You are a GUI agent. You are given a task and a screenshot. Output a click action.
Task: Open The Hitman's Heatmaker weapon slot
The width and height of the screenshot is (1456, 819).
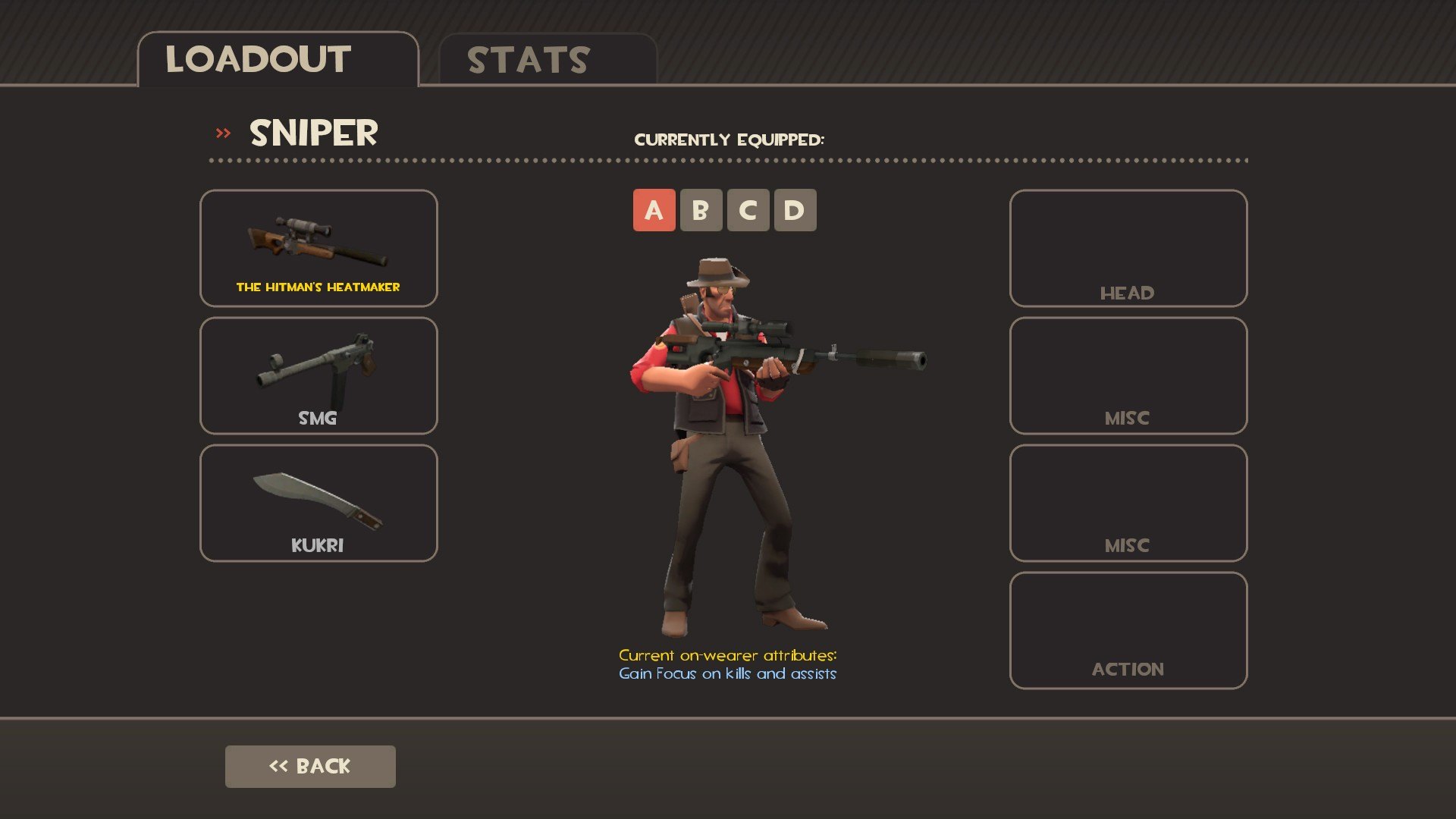point(318,248)
